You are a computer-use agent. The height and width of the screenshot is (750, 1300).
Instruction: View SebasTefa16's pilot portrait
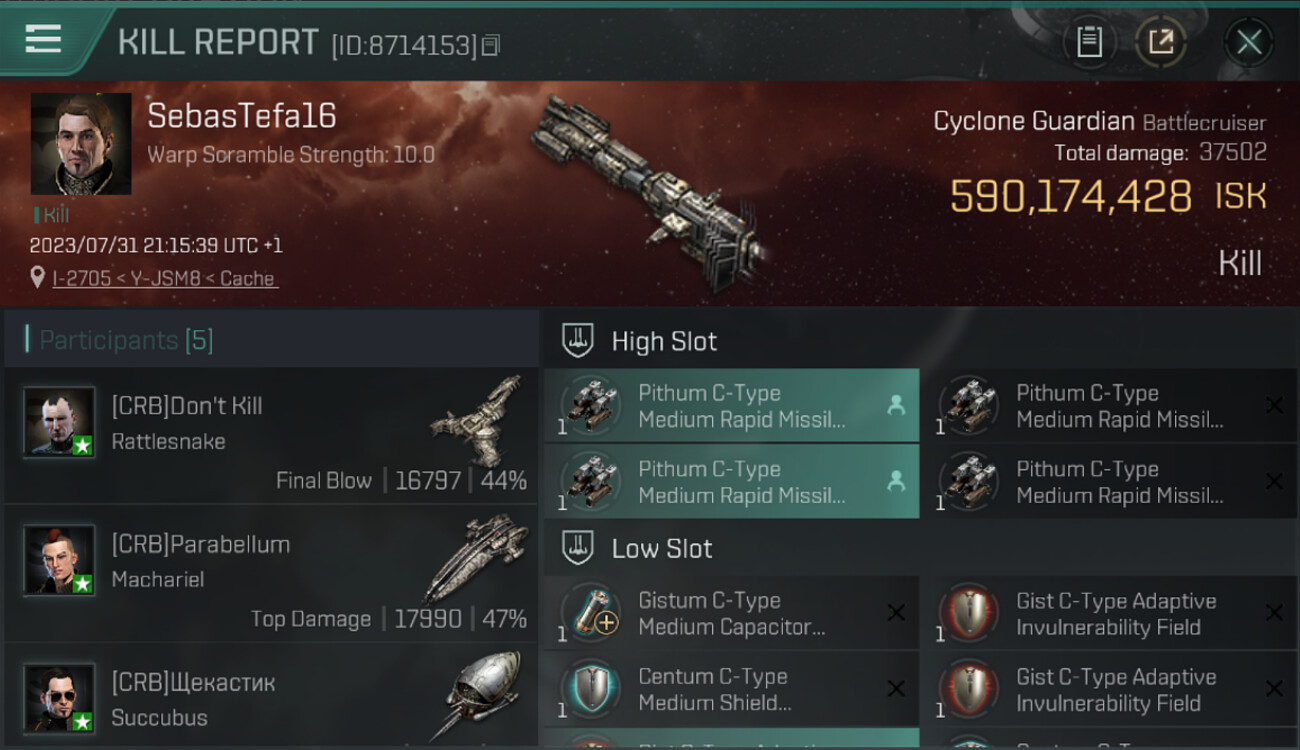[81, 144]
